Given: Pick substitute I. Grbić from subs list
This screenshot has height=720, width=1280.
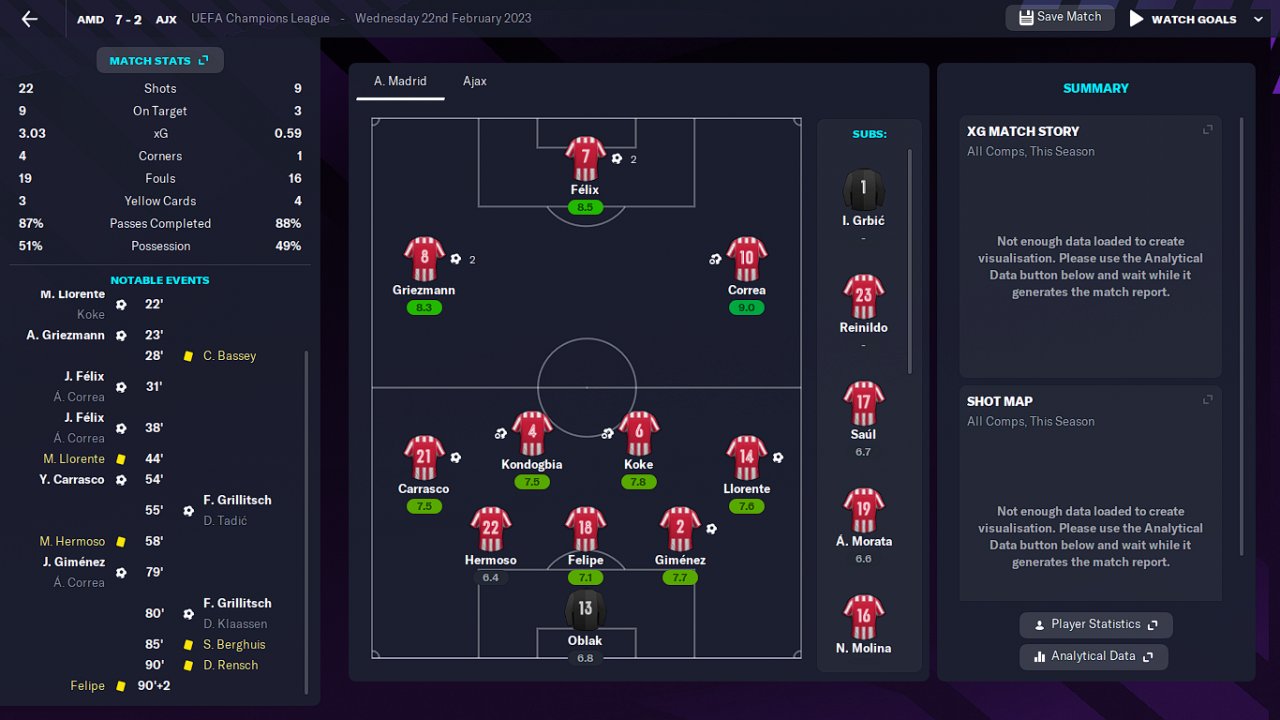Looking at the screenshot, I should coord(863,190).
